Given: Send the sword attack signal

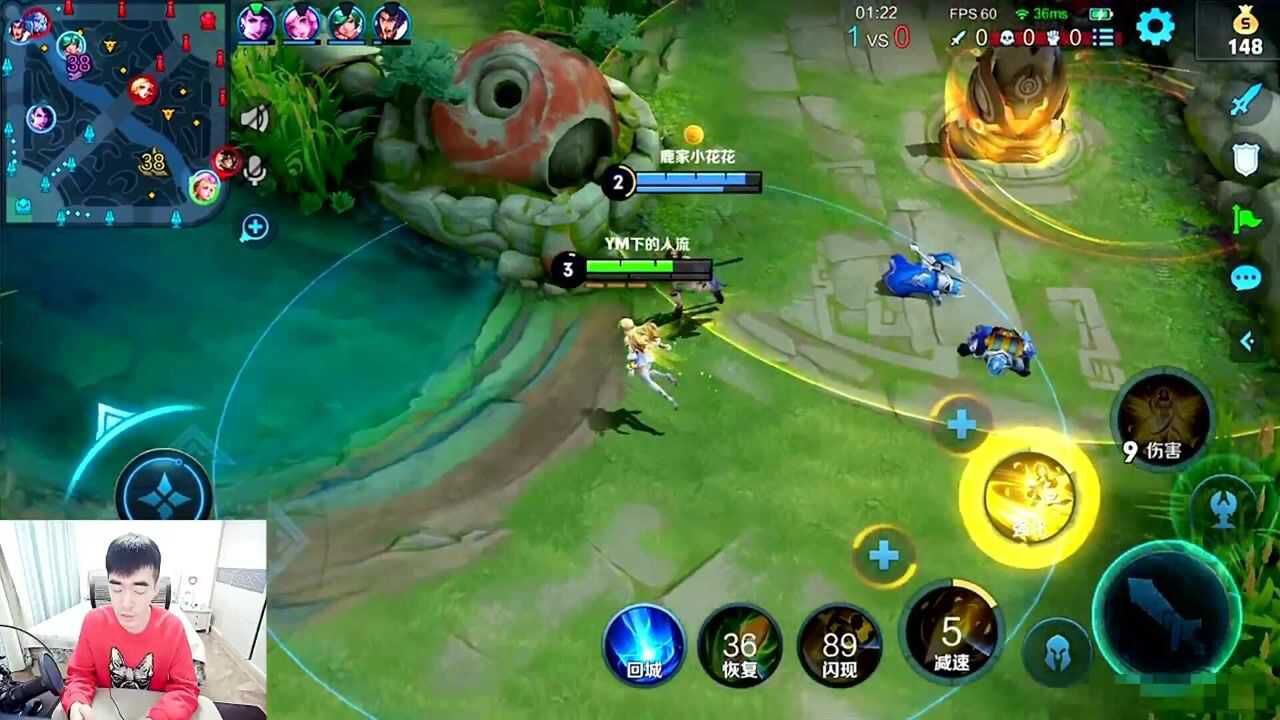Looking at the screenshot, I should [x=1247, y=100].
